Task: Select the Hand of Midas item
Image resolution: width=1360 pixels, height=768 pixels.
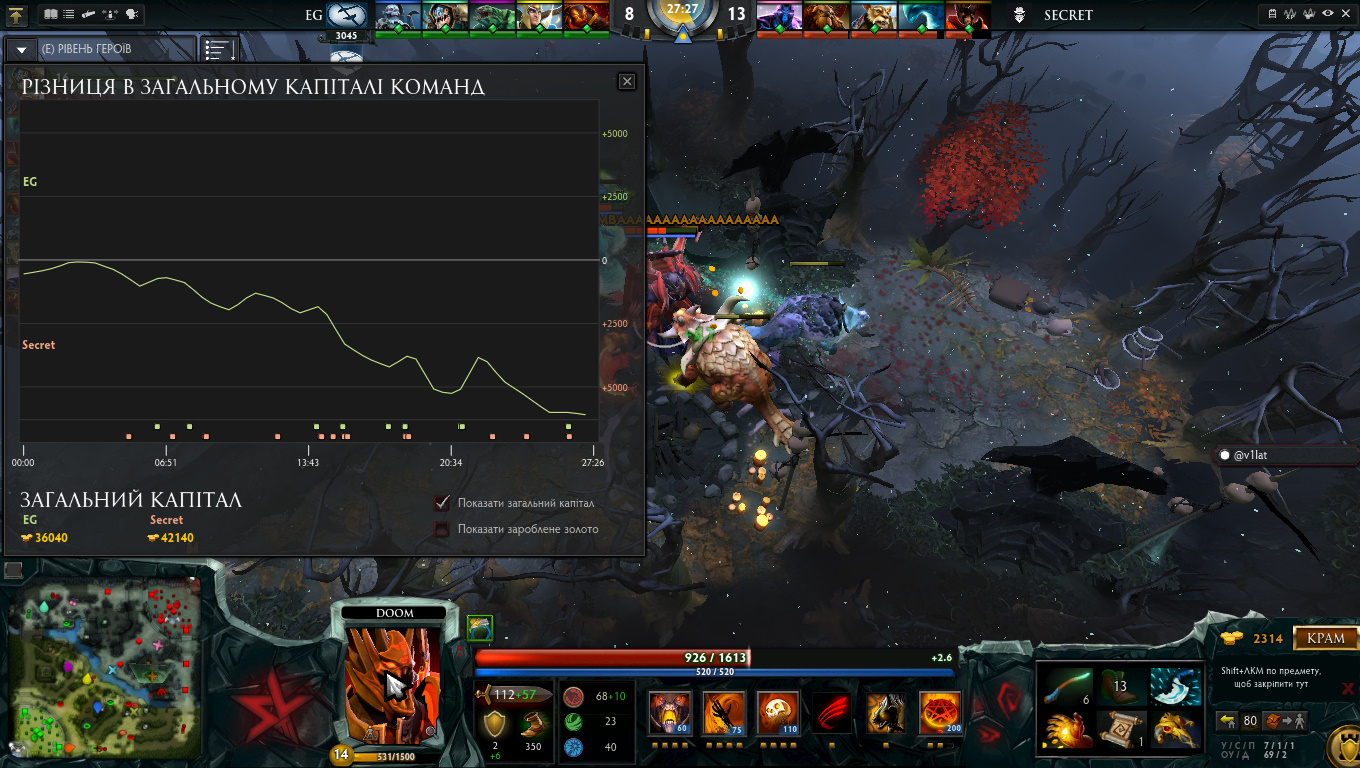Action: (x=1067, y=729)
